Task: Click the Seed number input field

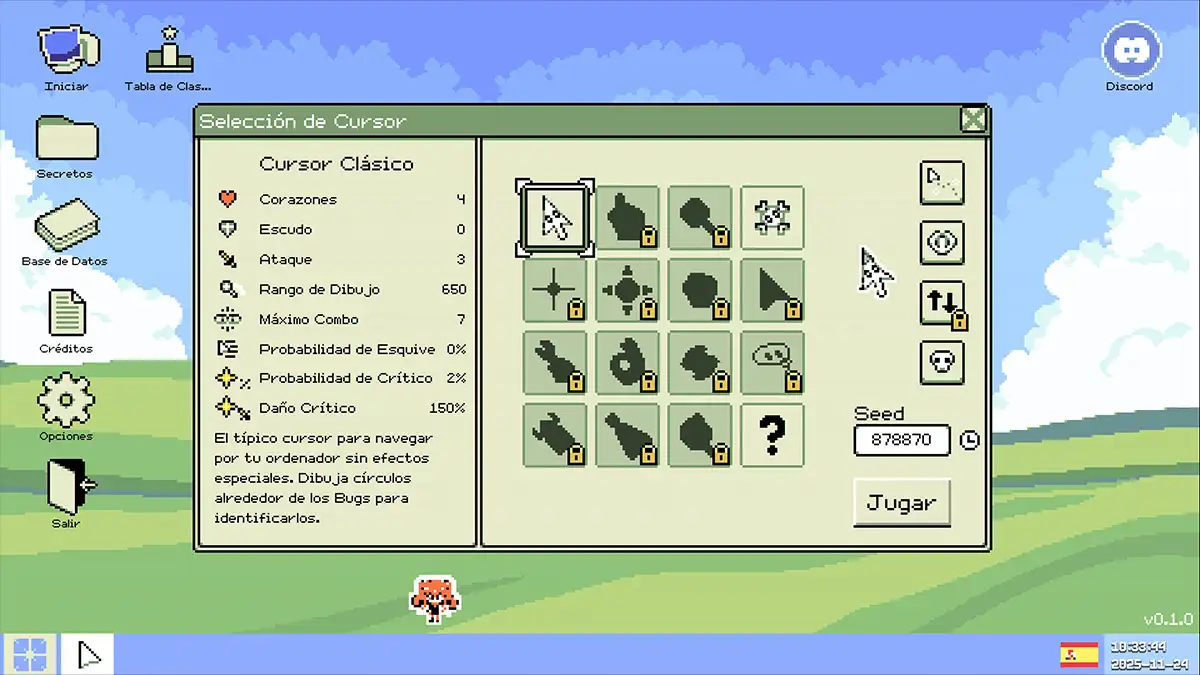Action: pyautogui.click(x=901, y=440)
